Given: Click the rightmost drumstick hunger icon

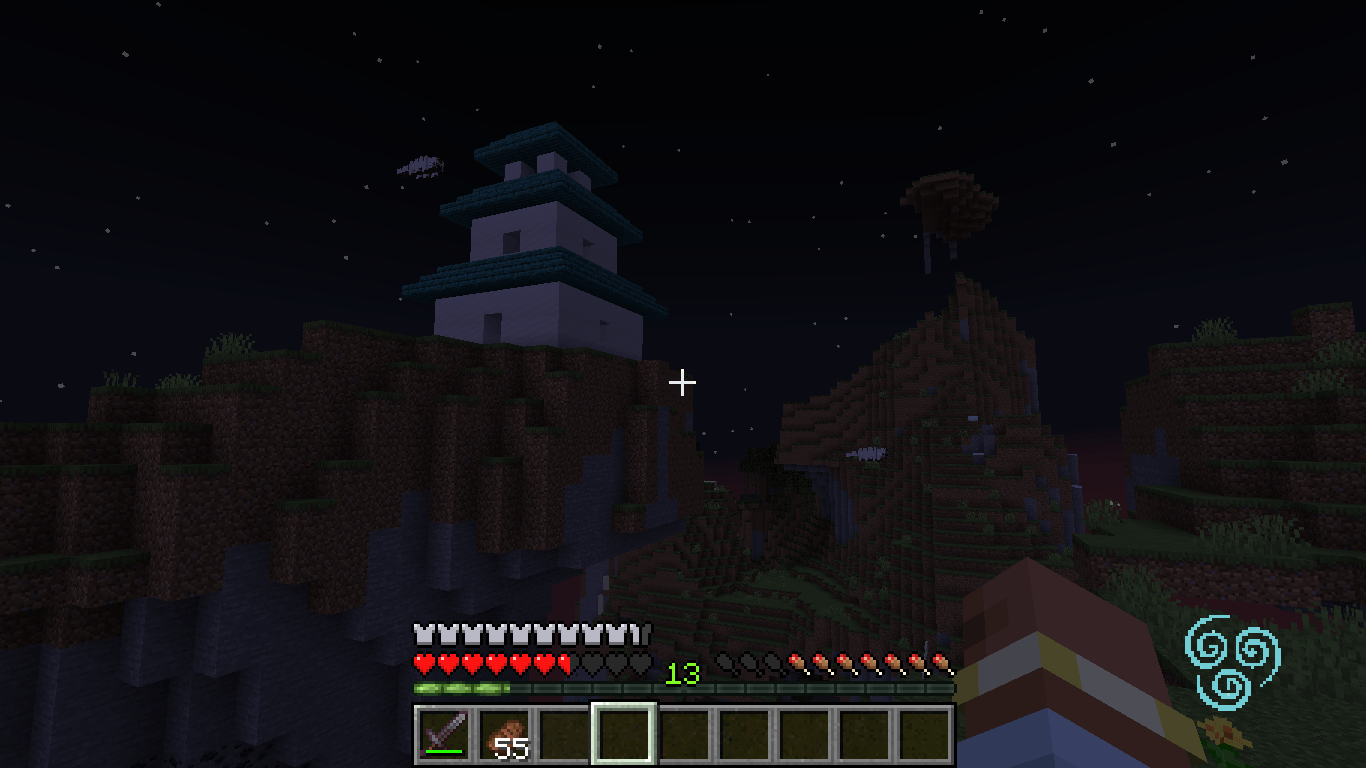Looking at the screenshot, I should 941,660.
